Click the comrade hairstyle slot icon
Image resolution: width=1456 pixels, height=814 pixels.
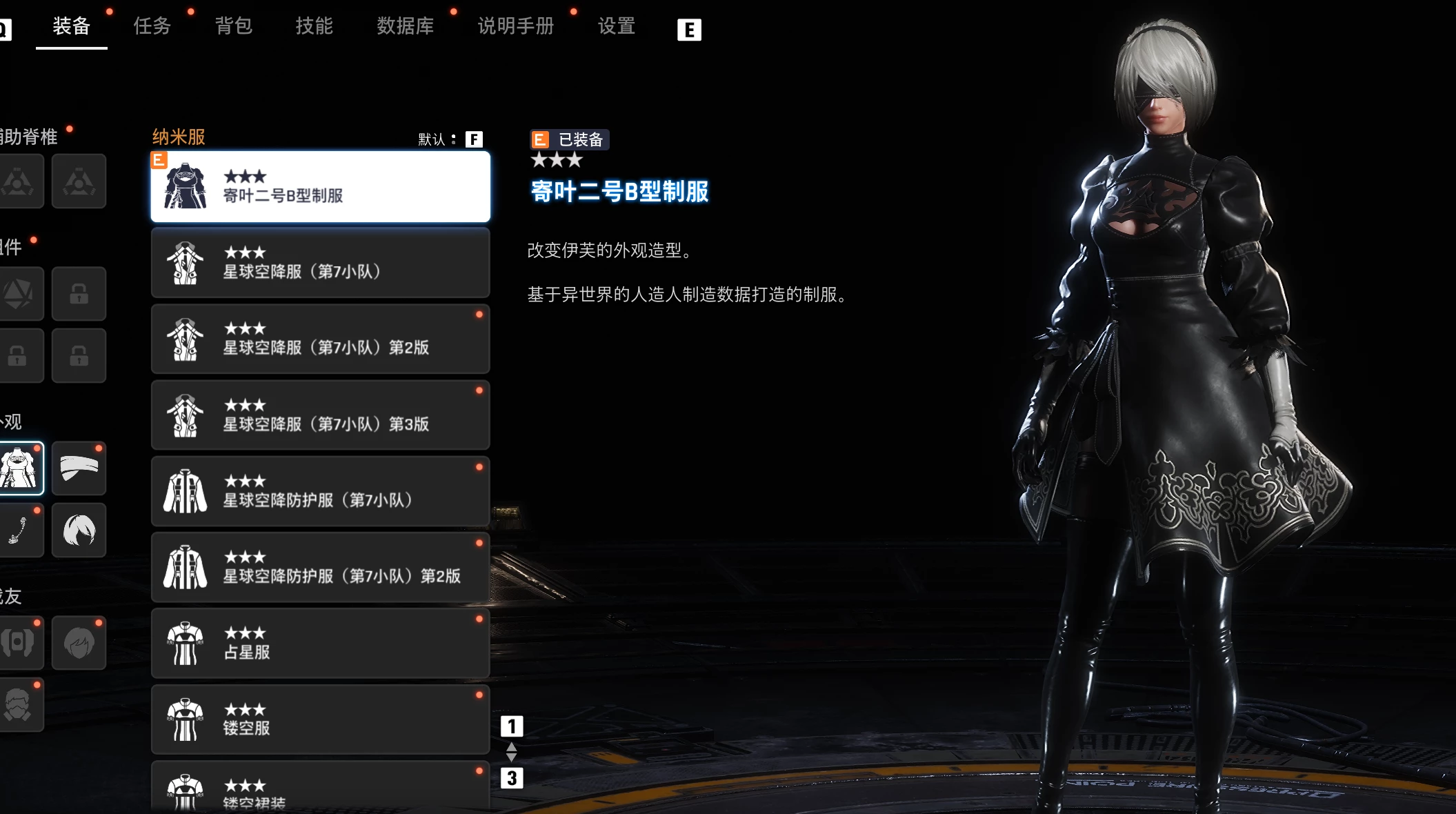[79, 643]
